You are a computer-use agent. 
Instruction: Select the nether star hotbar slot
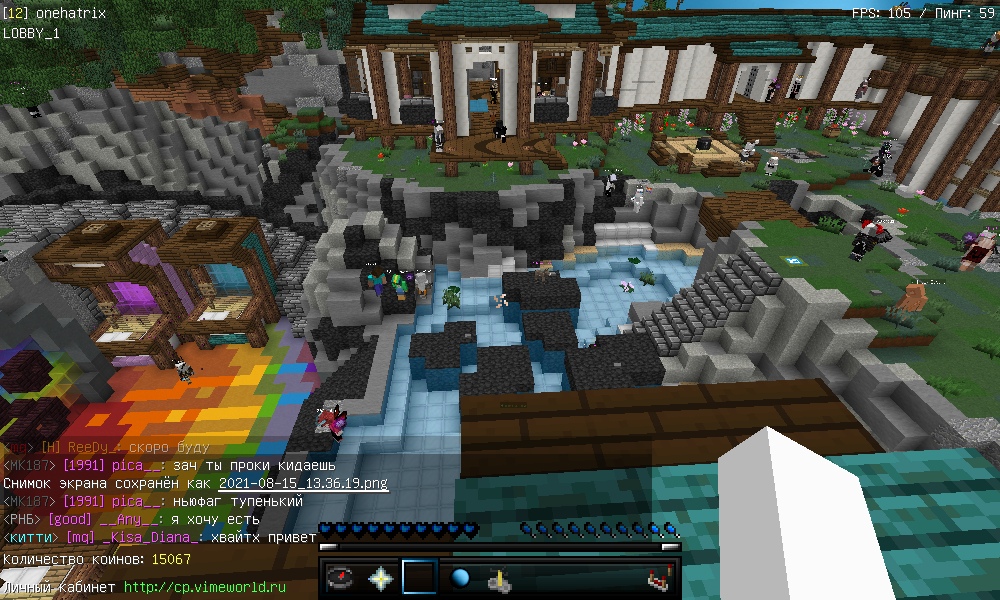pyautogui.click(x=381, y=578)
